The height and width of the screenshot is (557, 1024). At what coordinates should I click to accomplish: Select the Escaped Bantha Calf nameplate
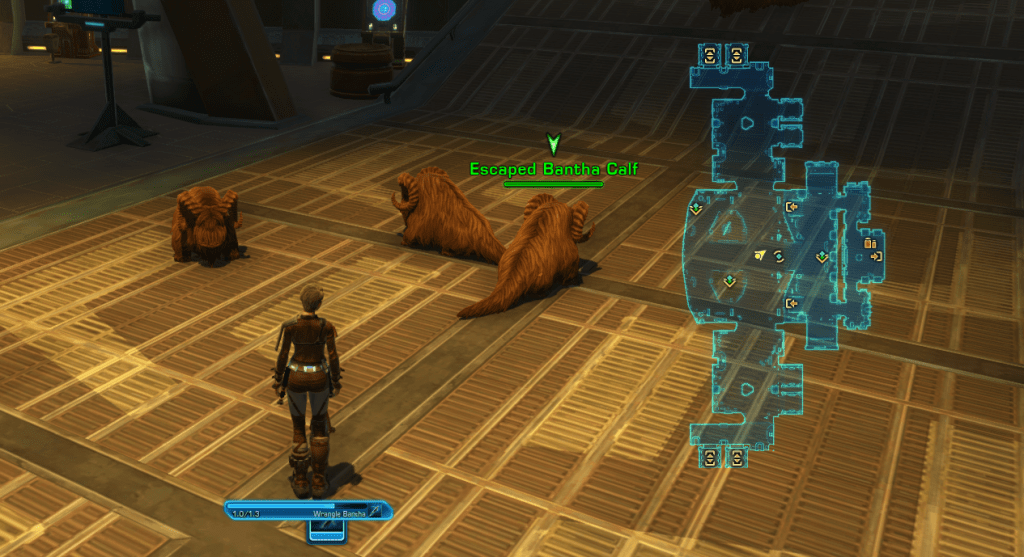[553, 169]
